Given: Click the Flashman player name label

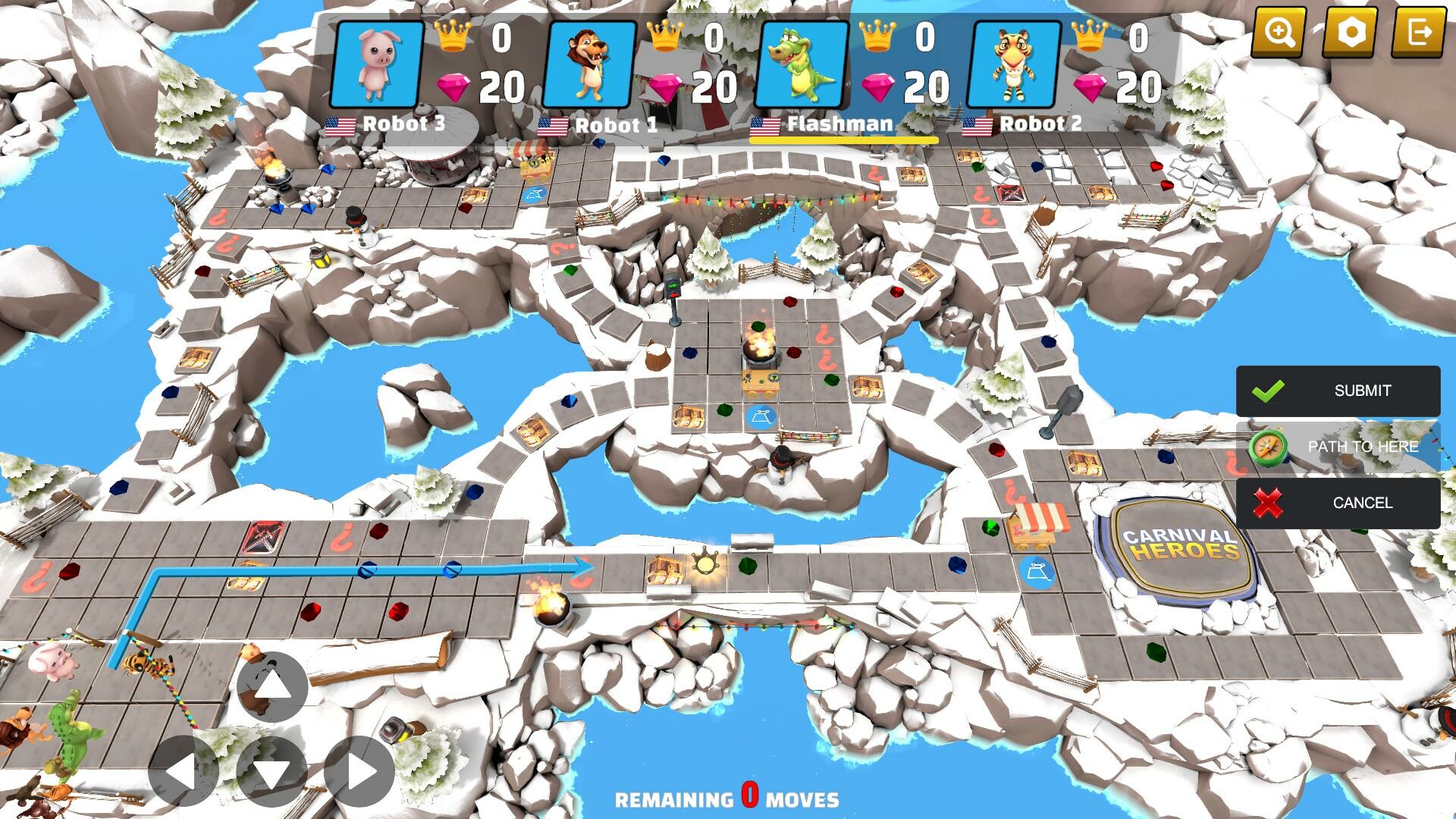Looking at the screenshot, I should [x=838, y=124].
